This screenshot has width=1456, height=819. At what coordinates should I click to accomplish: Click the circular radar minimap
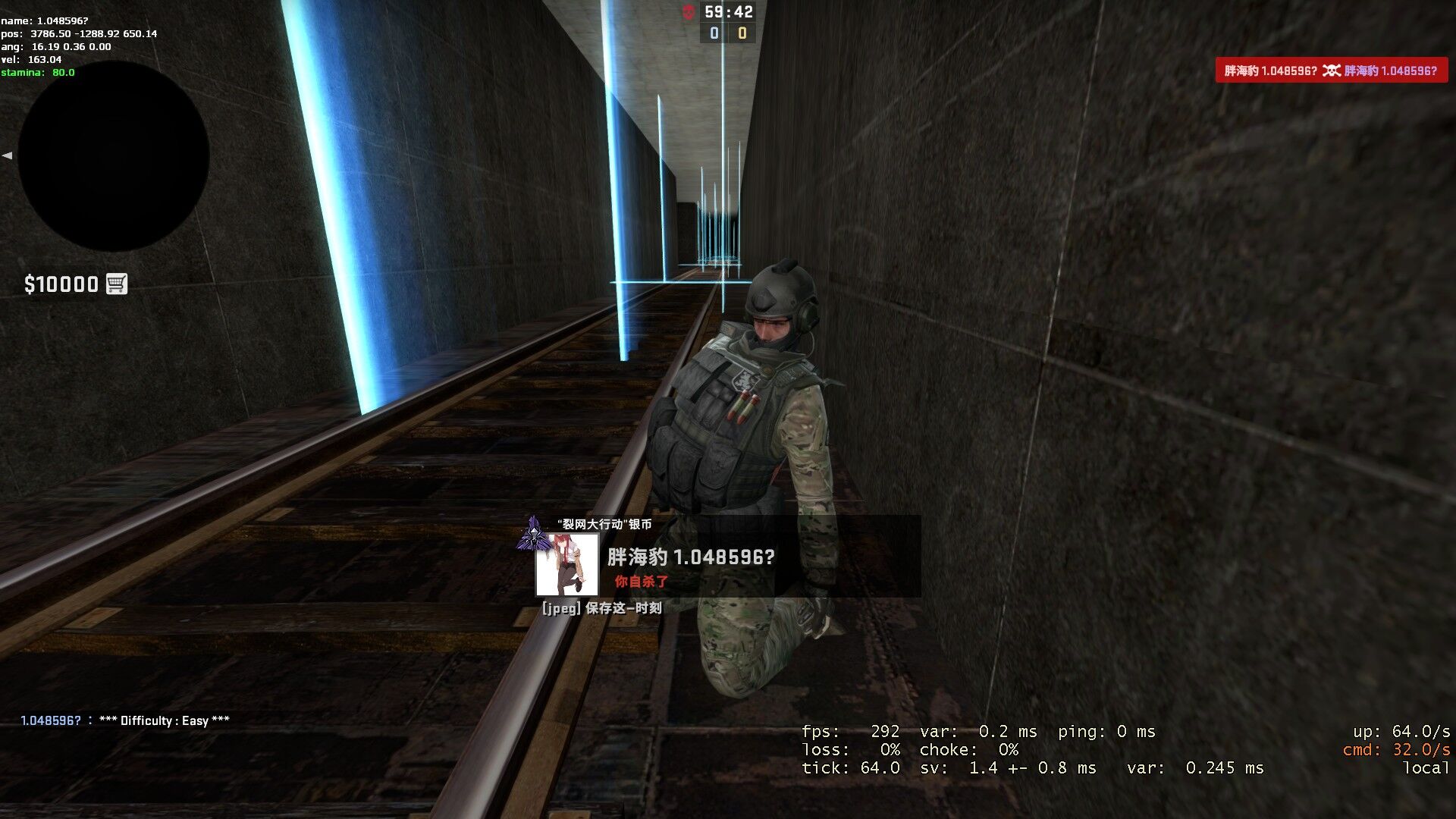click(x=114, y=157)
